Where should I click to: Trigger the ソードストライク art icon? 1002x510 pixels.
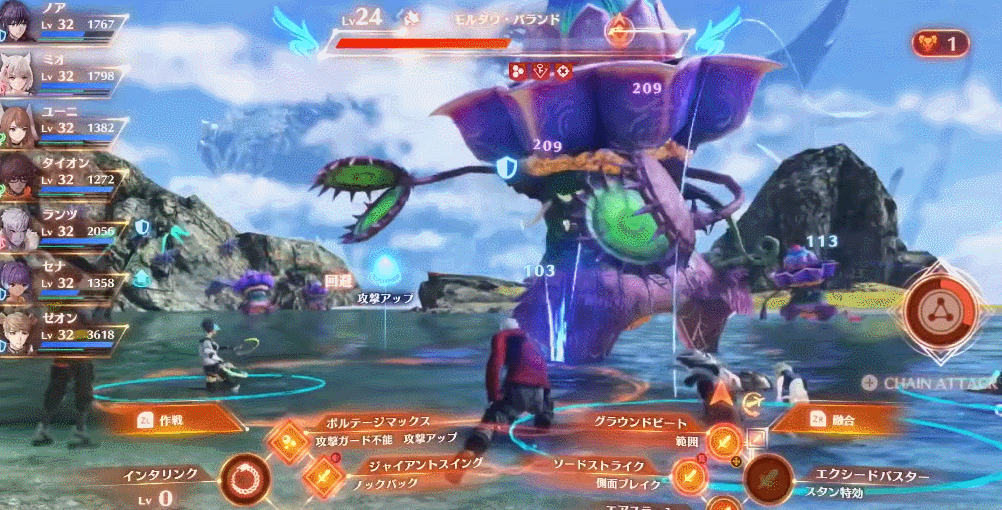pos(687,477)
